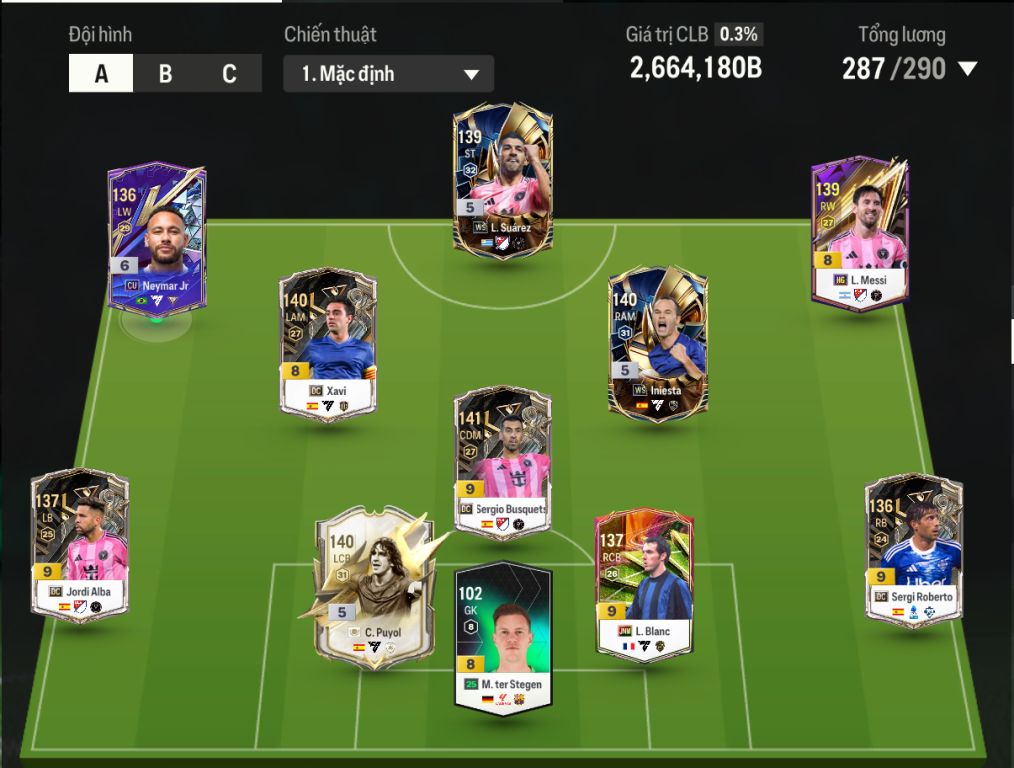This screenshot has width=1014, height=768.
Task: Choose the Sergi Roberto right back card
Action: [914, 550]
